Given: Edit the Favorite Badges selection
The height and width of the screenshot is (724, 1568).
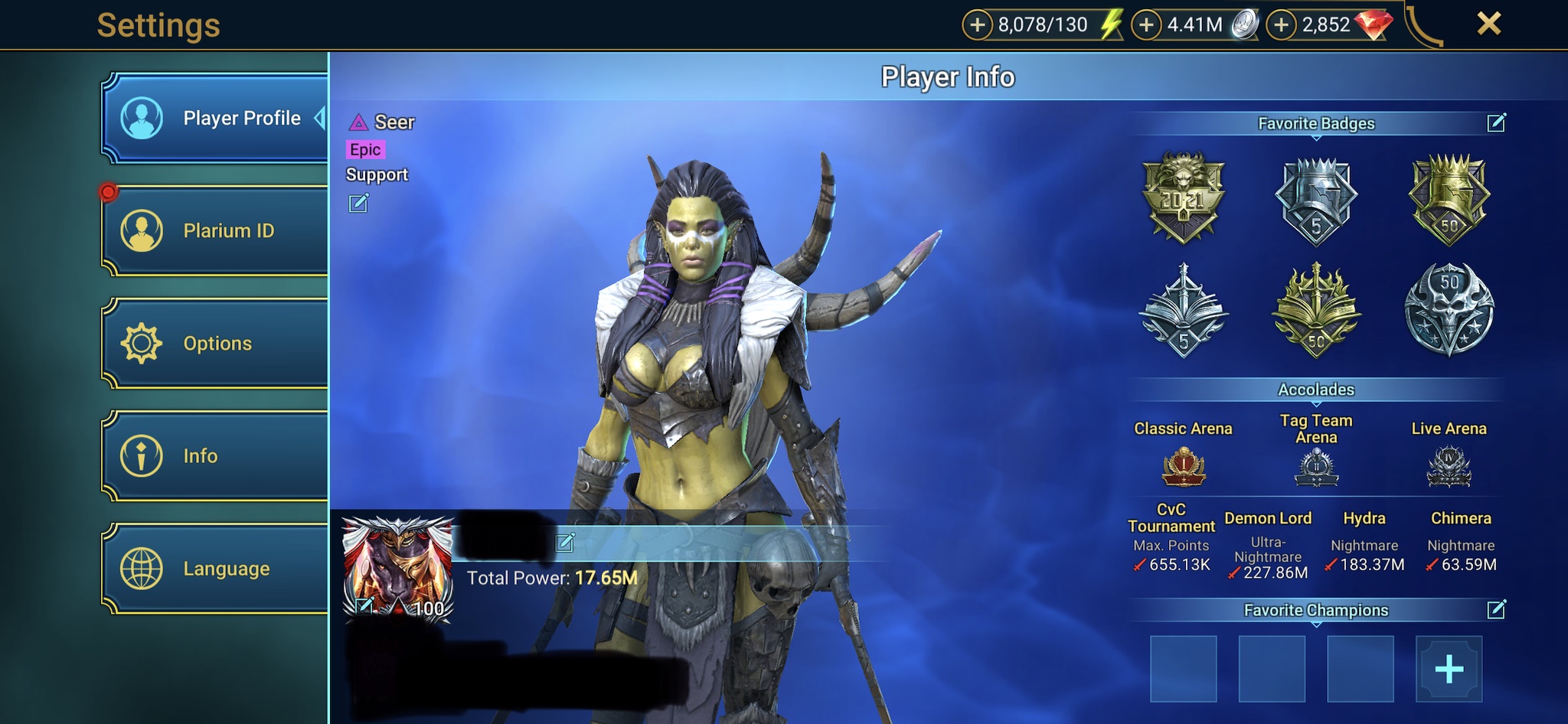Looking at the screenshot, I should click(1496, 122).
